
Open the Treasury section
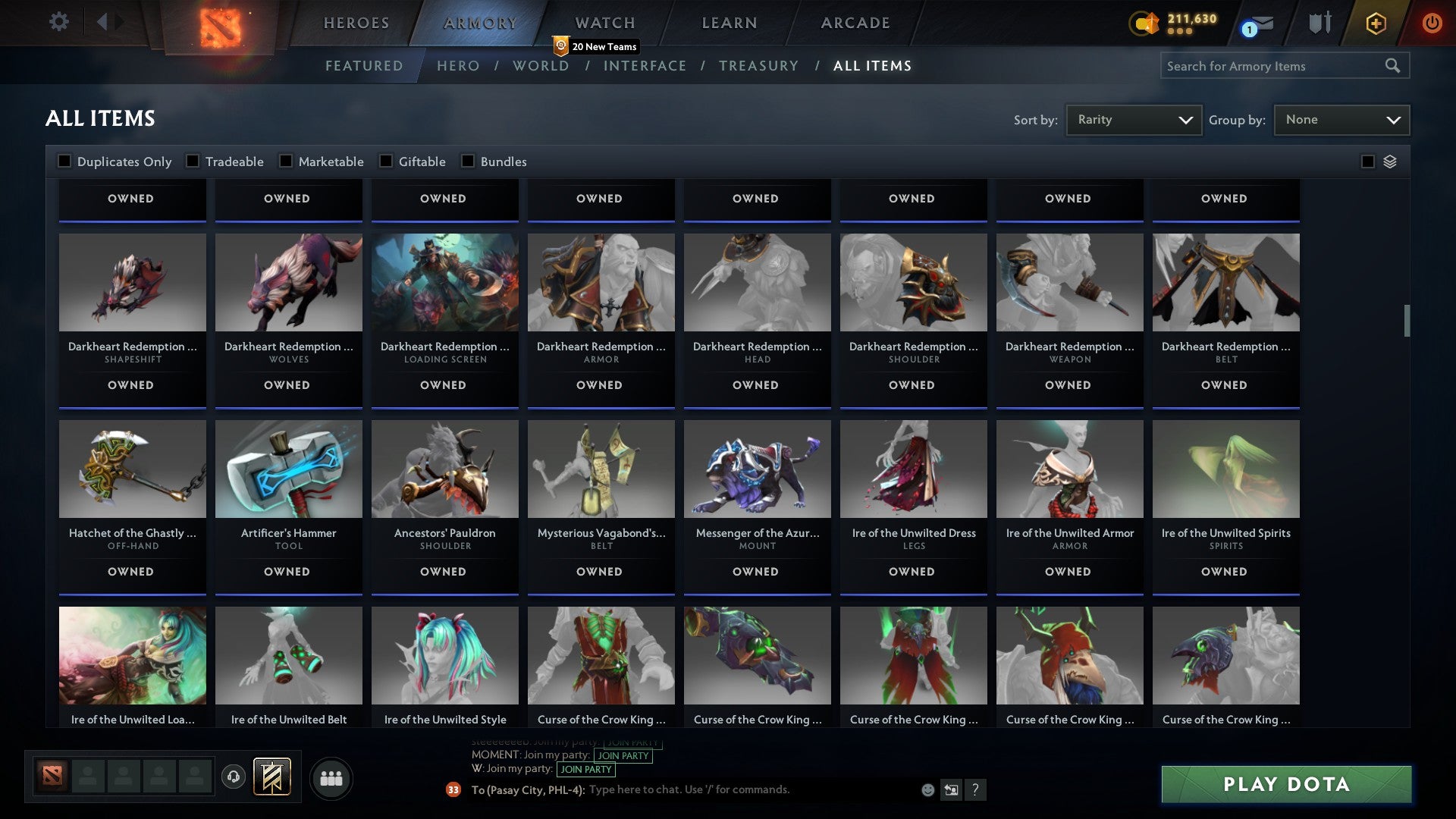point(758,66)
